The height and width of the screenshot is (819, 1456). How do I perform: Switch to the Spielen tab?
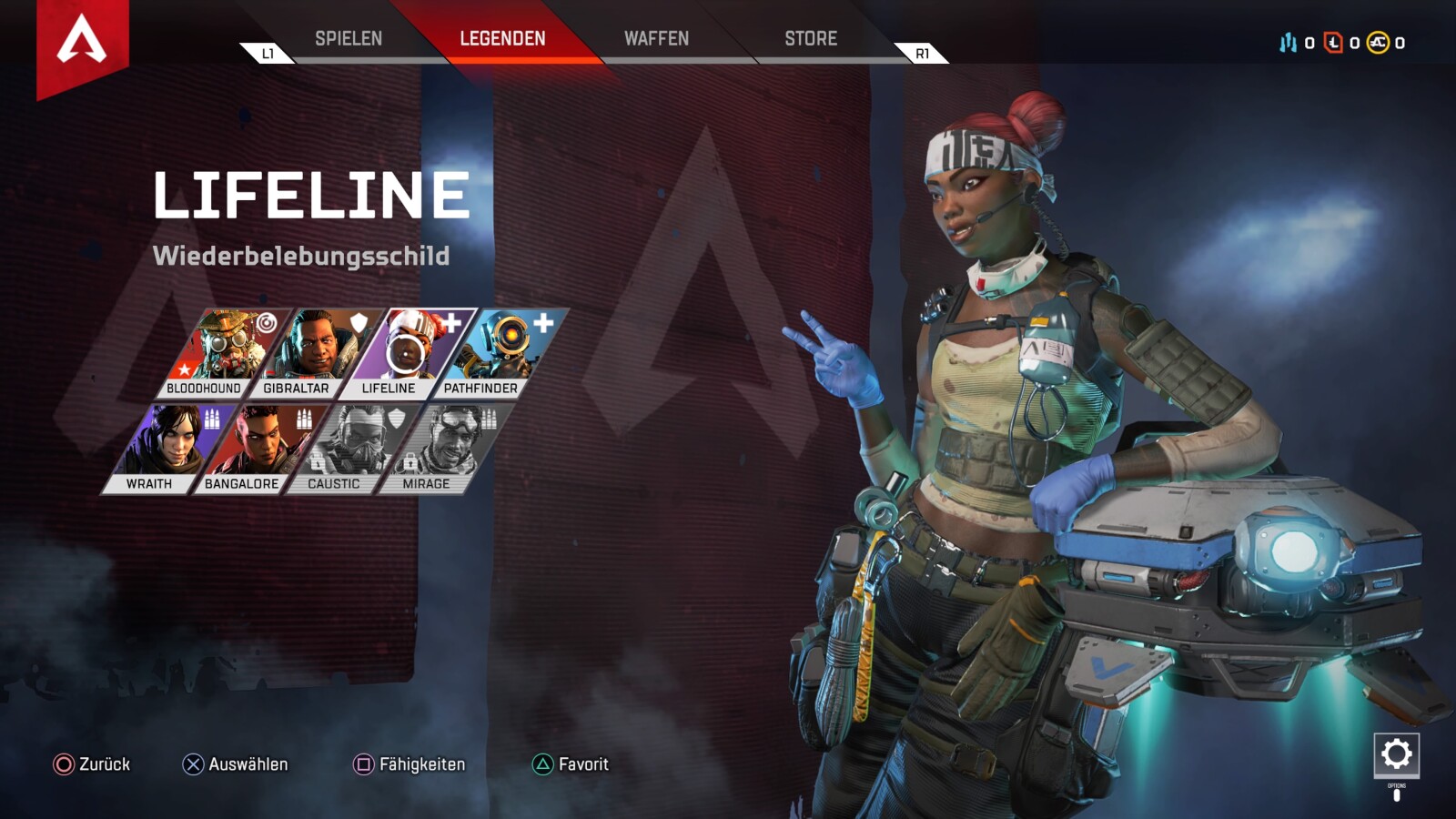tap(349, 38)
